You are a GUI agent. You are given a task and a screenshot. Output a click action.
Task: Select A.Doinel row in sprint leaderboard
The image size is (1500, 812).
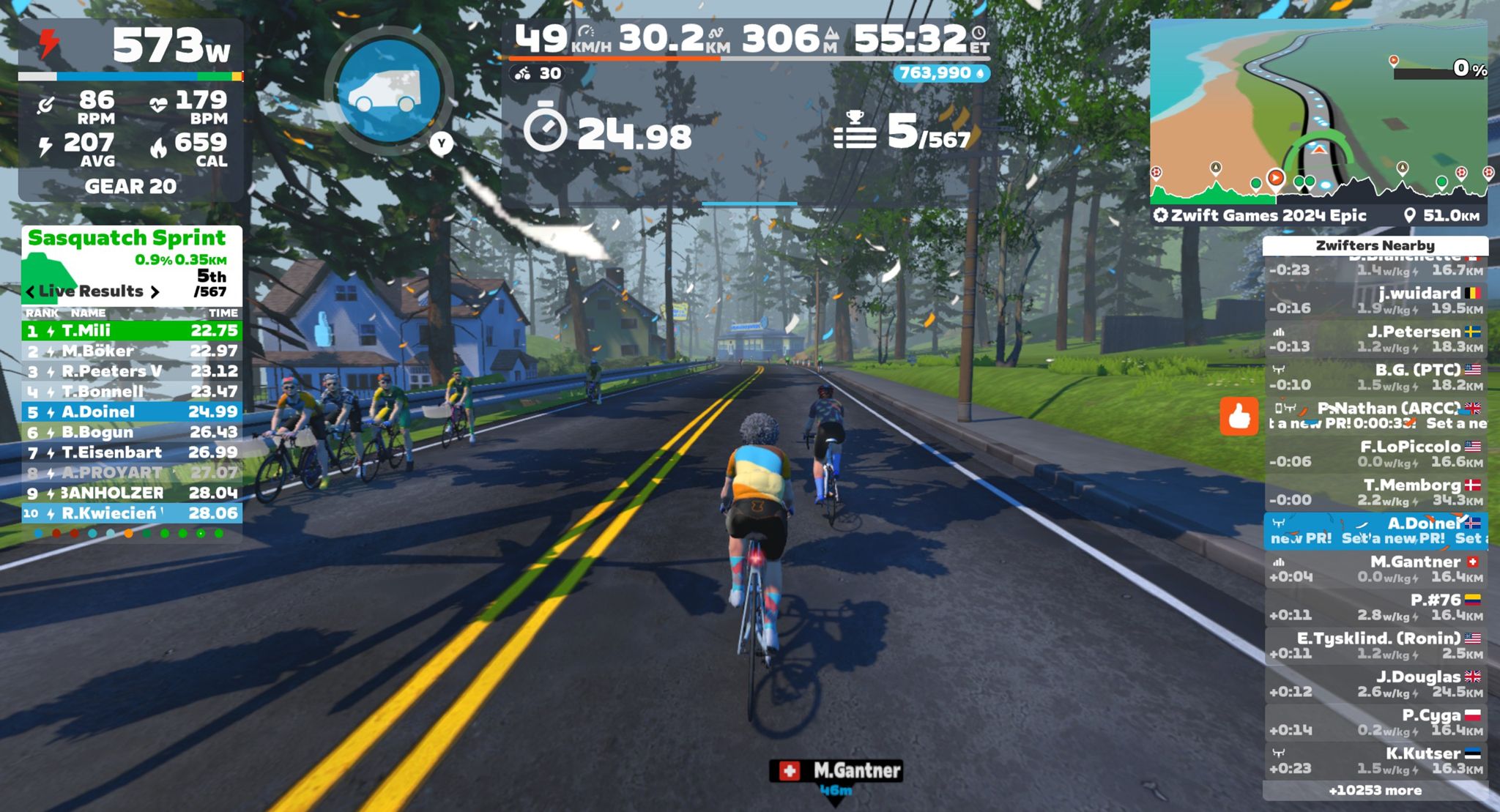tap(132, 412)
